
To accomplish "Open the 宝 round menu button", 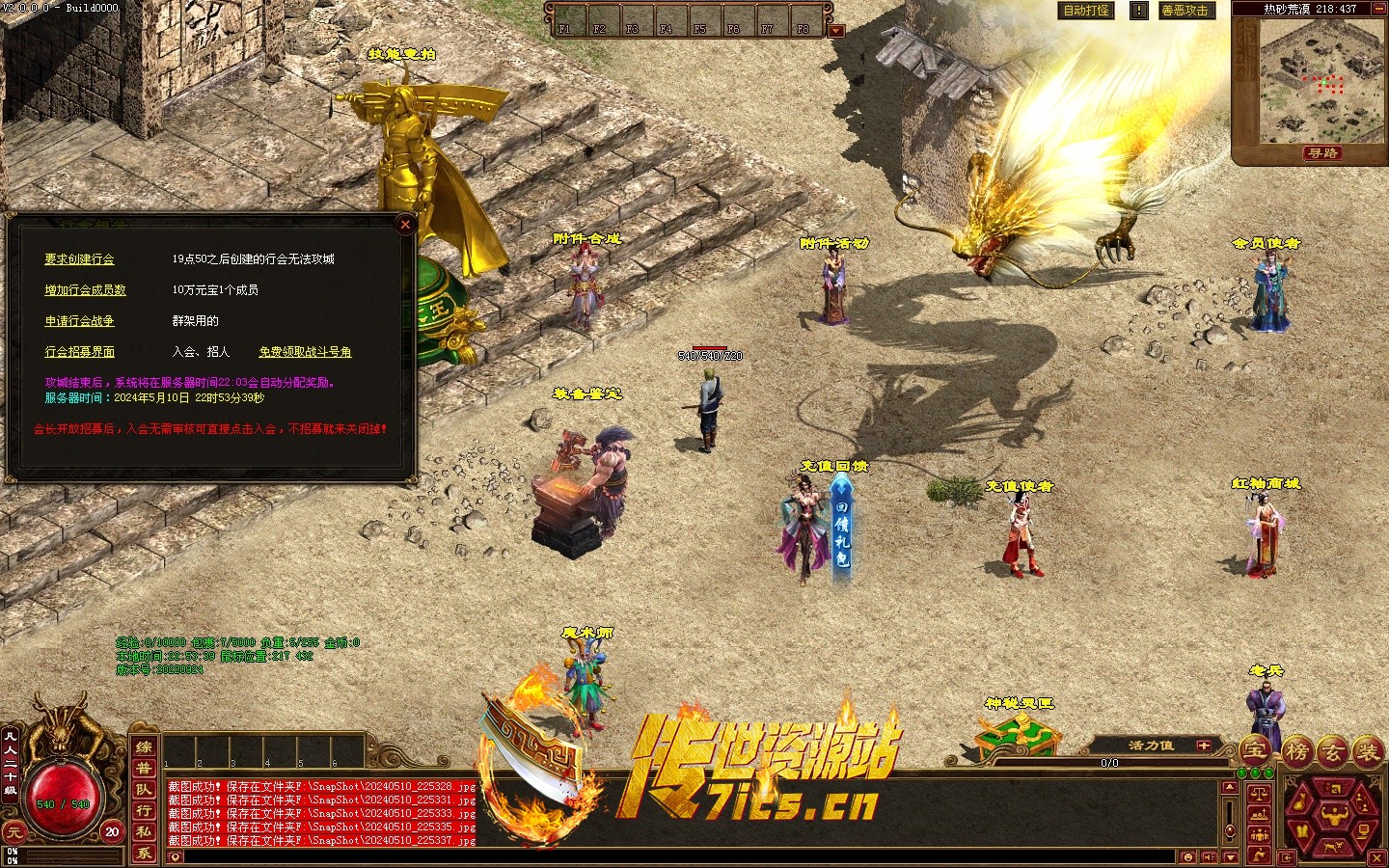I will [1254, 749].
